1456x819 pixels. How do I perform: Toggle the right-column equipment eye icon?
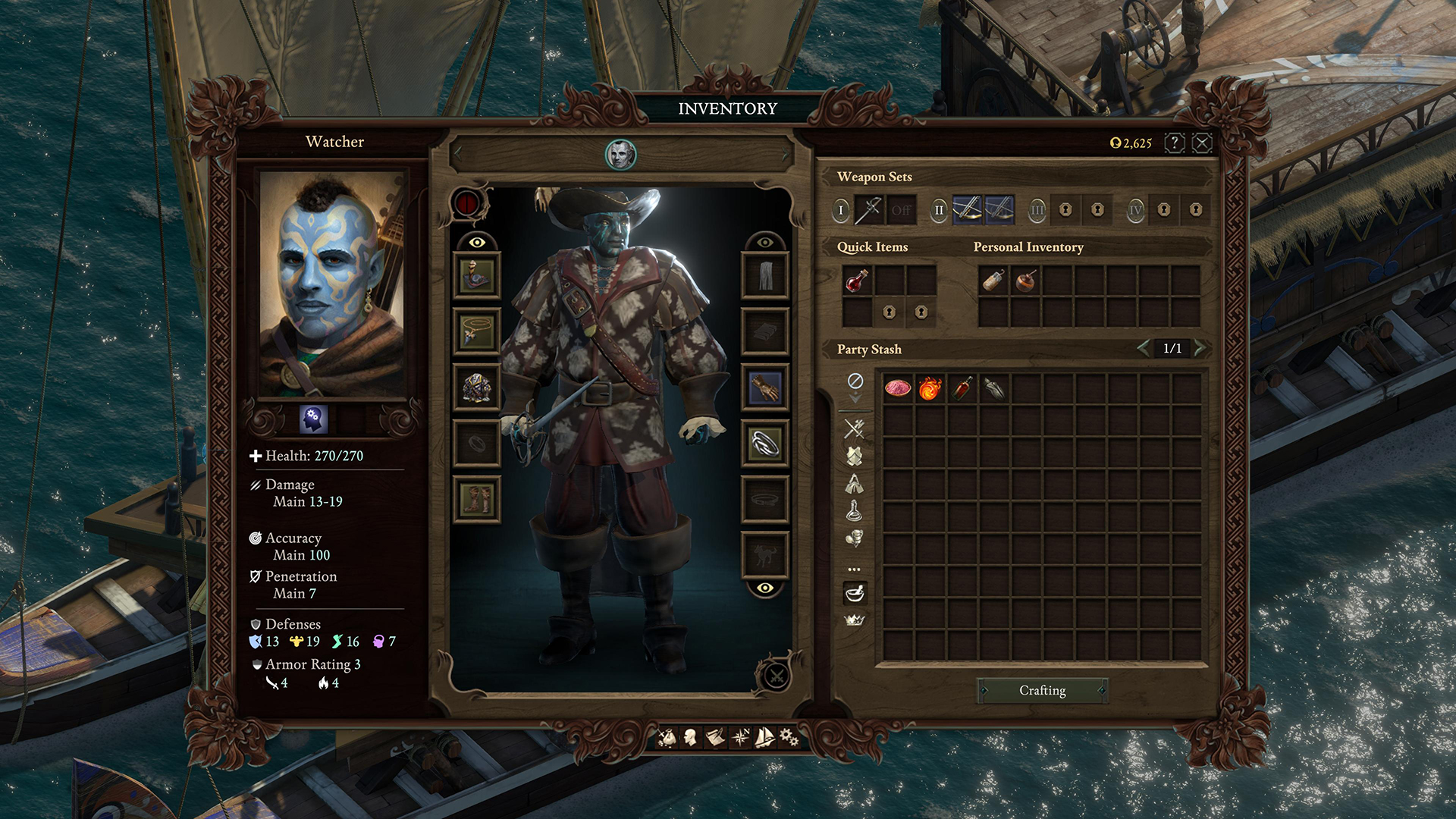click(764, 244)
